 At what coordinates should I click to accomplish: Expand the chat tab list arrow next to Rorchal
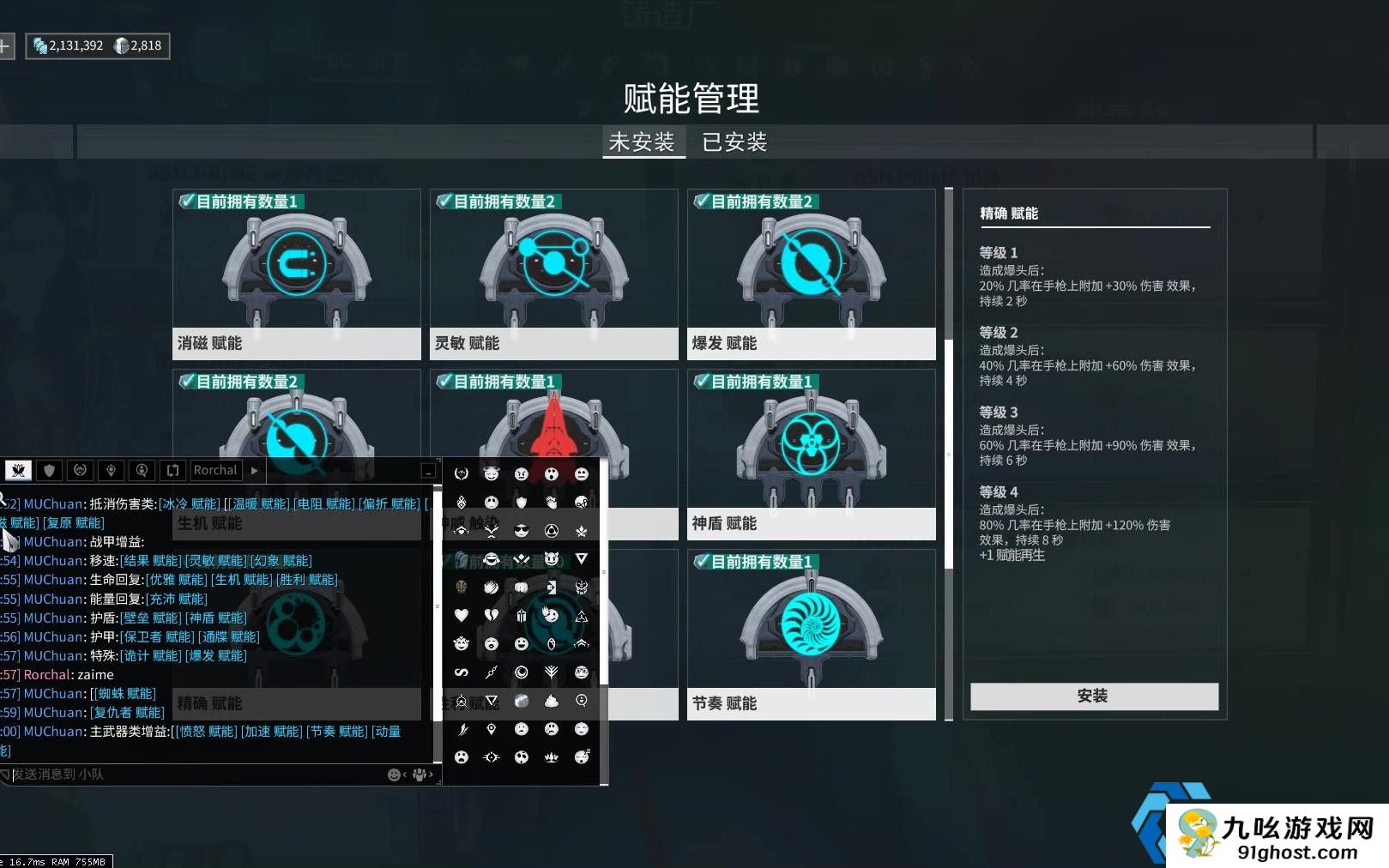tap(254, 470)
